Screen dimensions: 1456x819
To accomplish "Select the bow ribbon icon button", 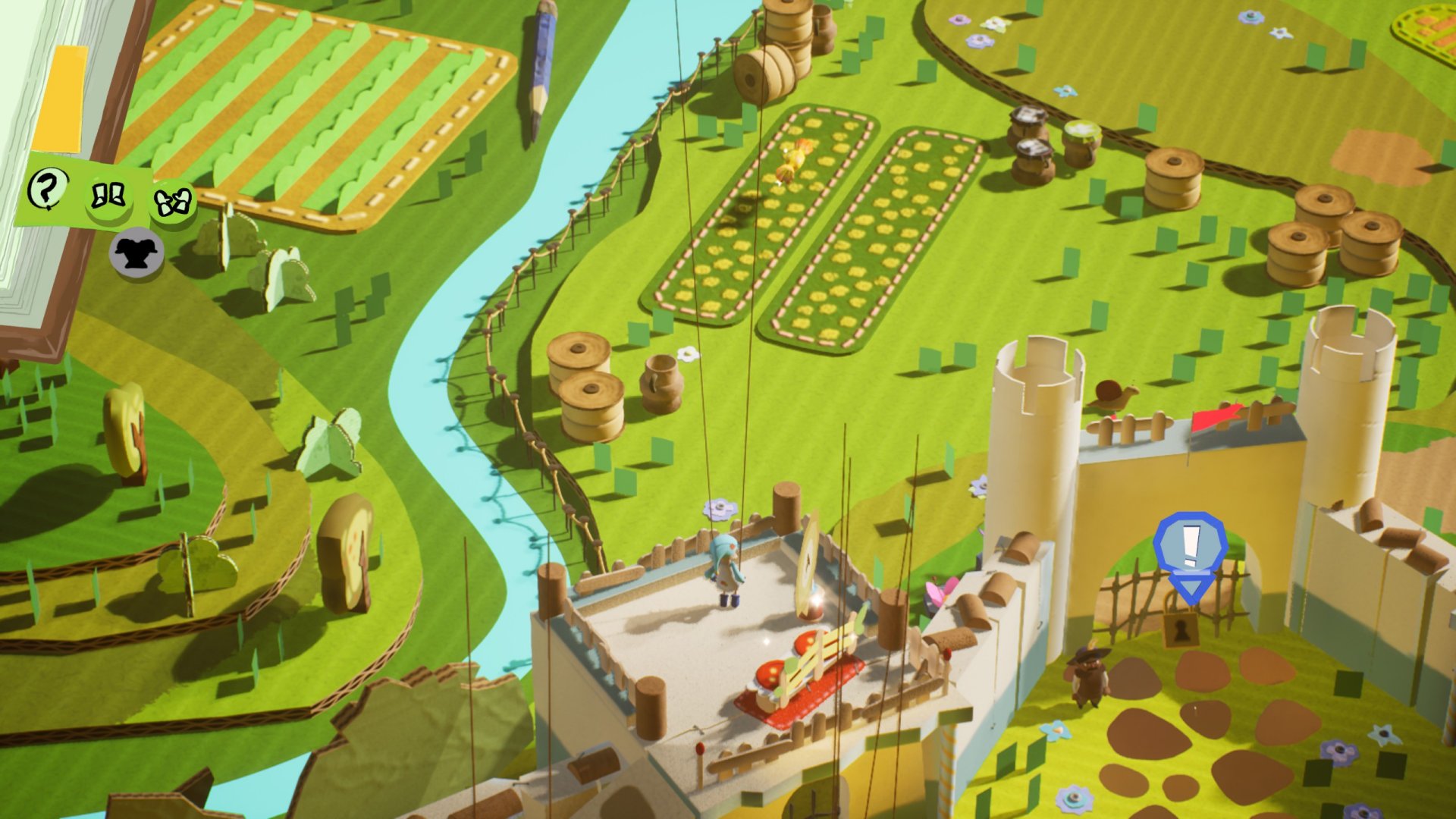I will pyautogui.click(x=172, y=202).
